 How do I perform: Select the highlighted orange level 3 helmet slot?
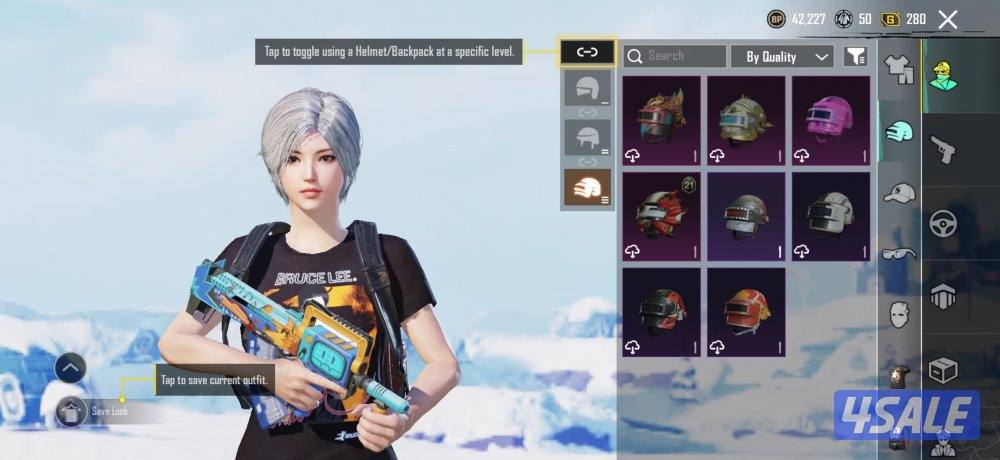587,187
